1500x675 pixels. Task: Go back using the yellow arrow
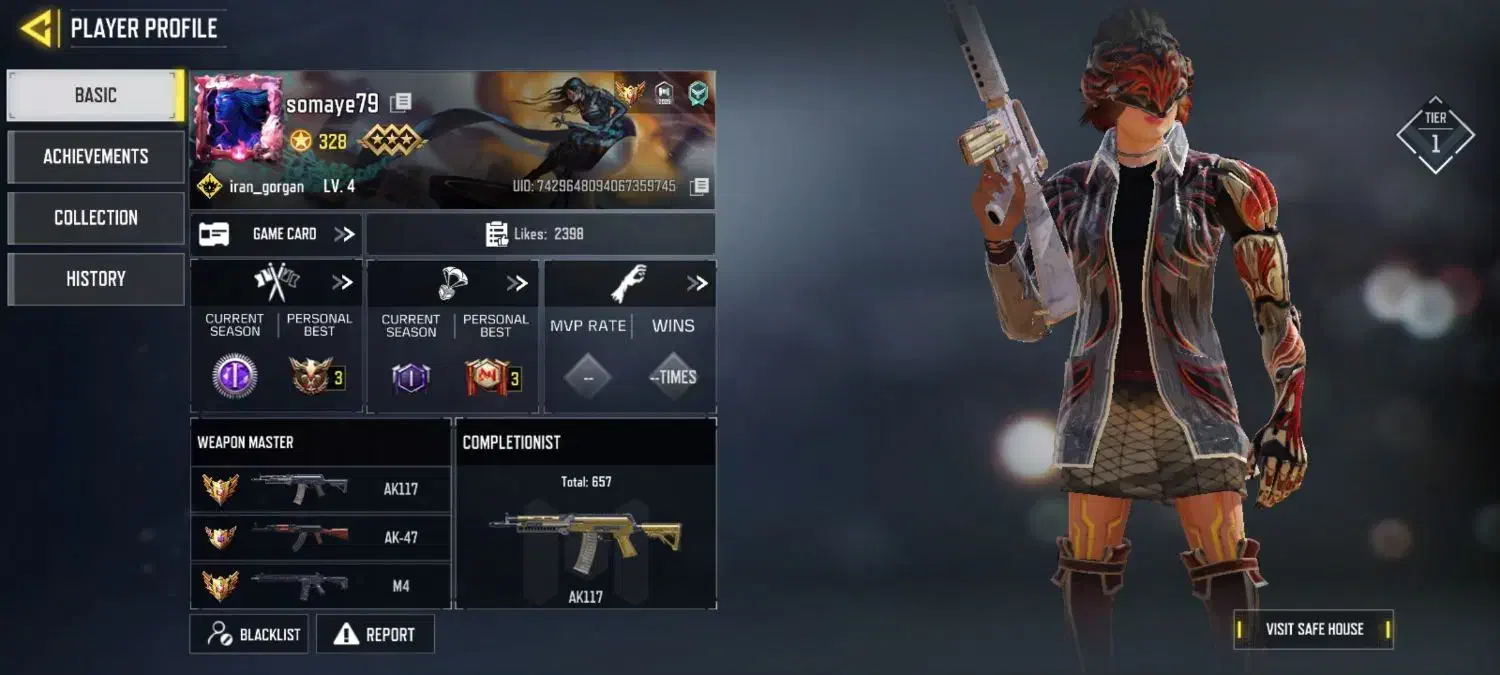click(x=36, y=28)
